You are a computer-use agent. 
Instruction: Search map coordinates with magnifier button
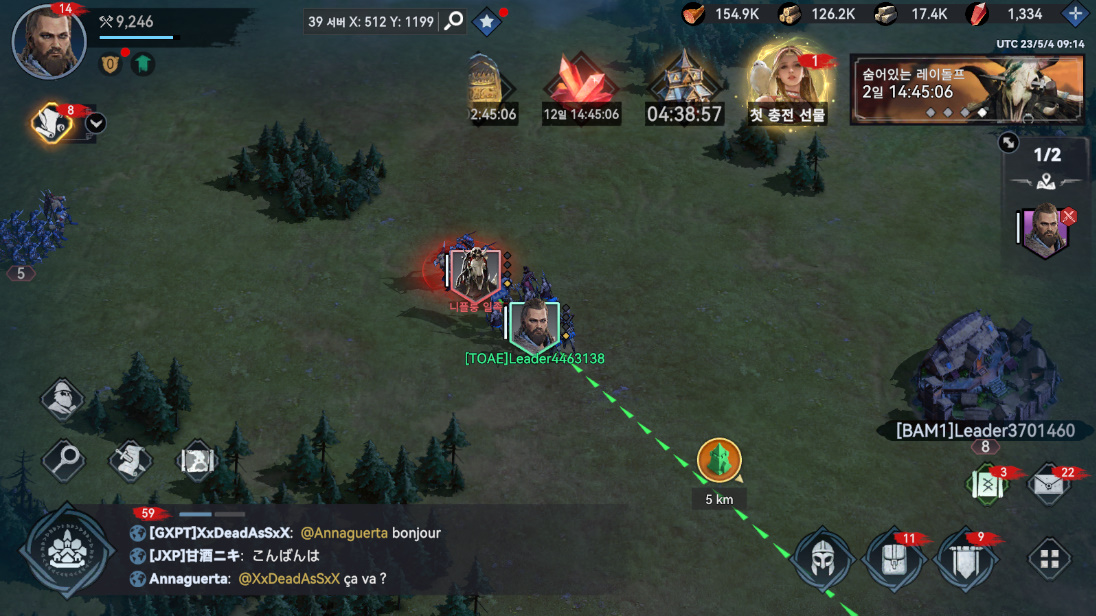point(454,21)
